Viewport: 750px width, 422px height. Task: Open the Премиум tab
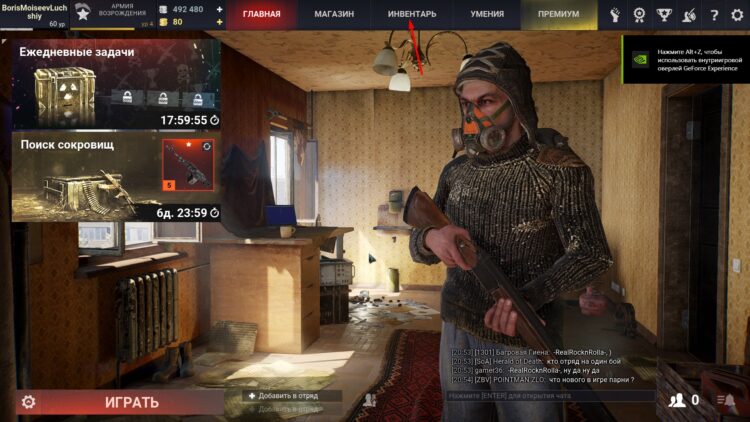(x=558, y=15)
